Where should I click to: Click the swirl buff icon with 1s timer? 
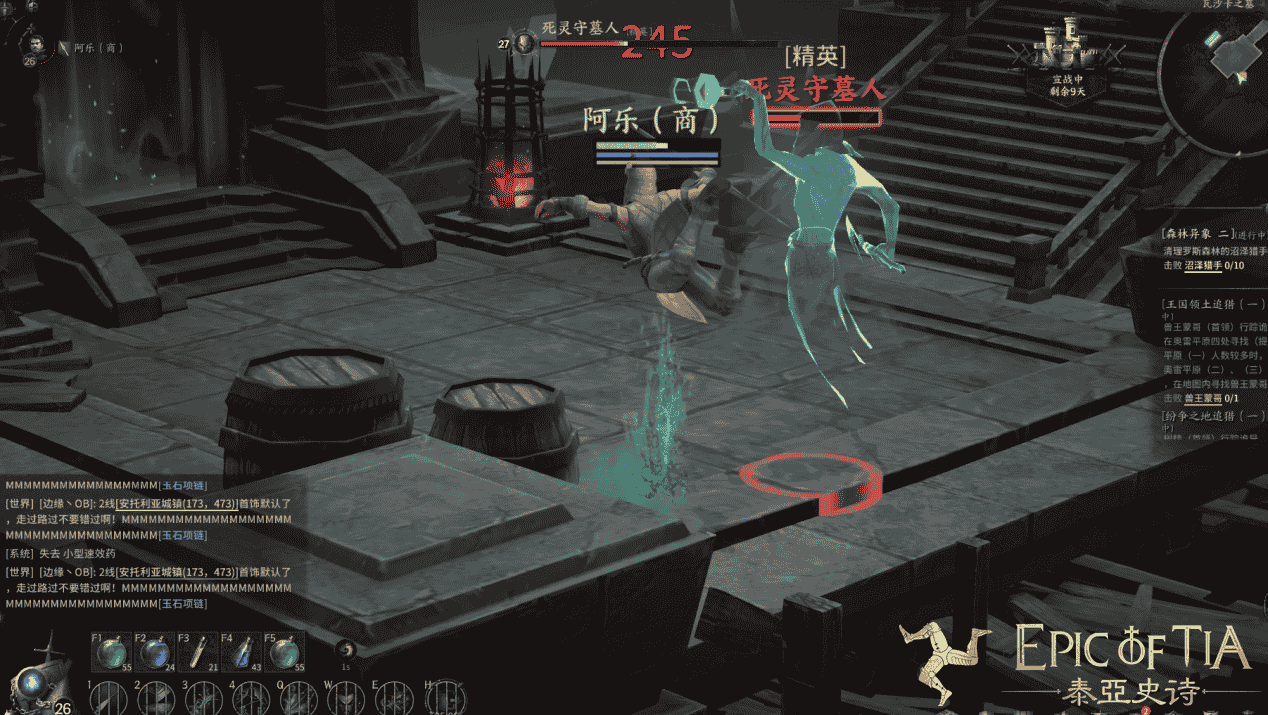(x=346, y=650)
